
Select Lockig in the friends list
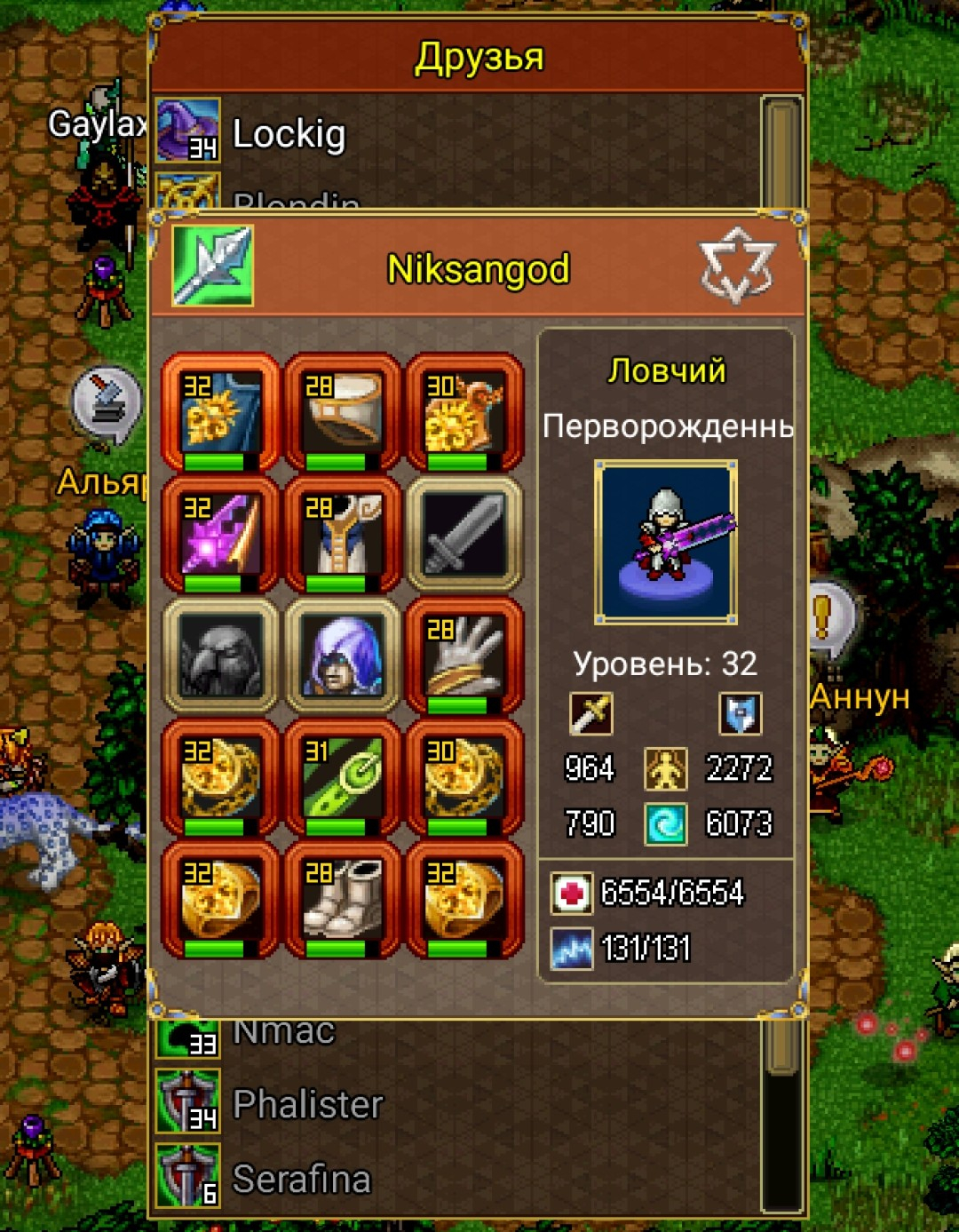289,134
